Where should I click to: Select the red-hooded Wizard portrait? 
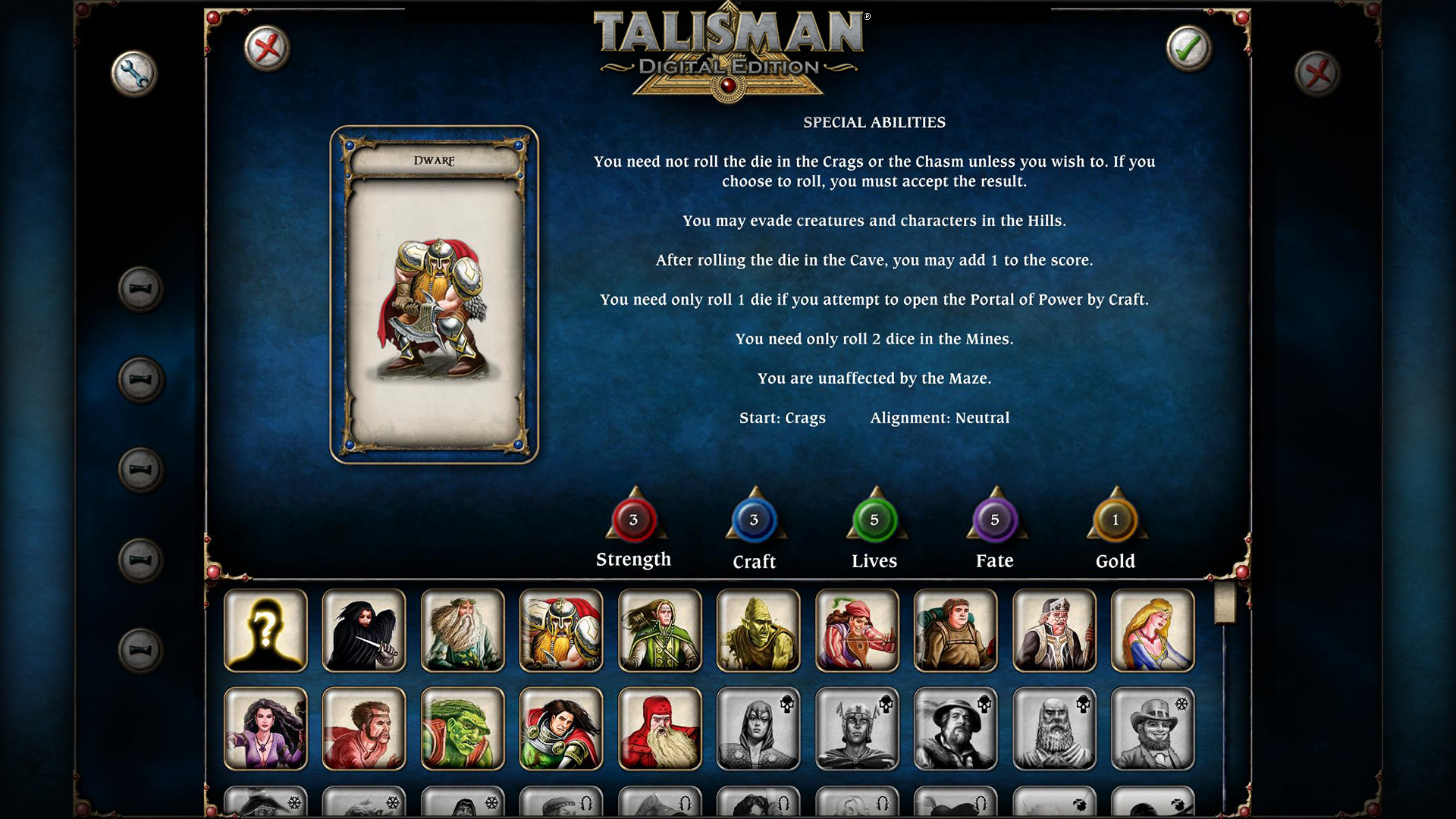point(660,728)
